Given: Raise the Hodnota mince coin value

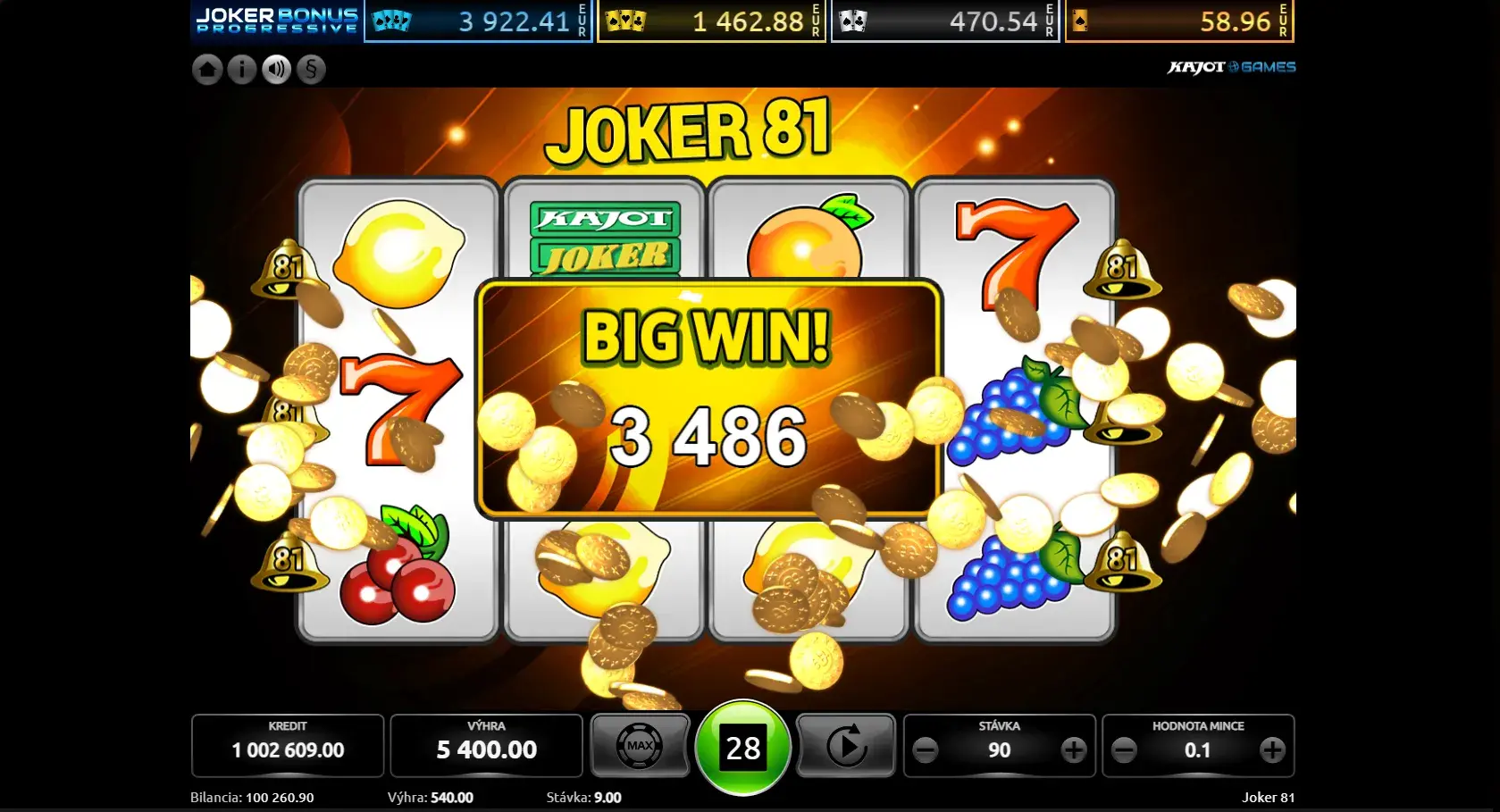Looking at the screenshot, I should click(1272, 750).
